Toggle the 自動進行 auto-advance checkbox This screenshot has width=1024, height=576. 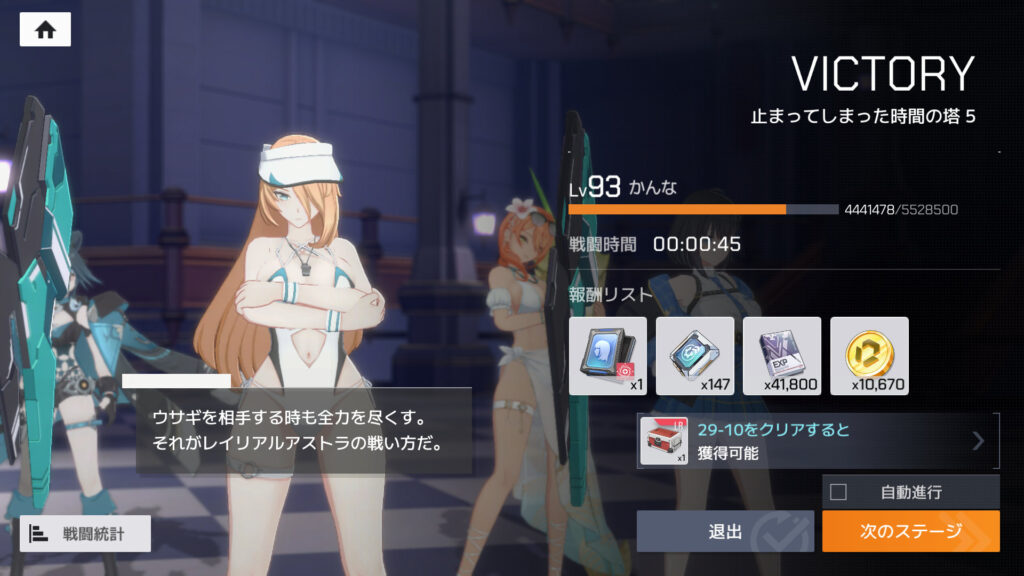[839, 492]
